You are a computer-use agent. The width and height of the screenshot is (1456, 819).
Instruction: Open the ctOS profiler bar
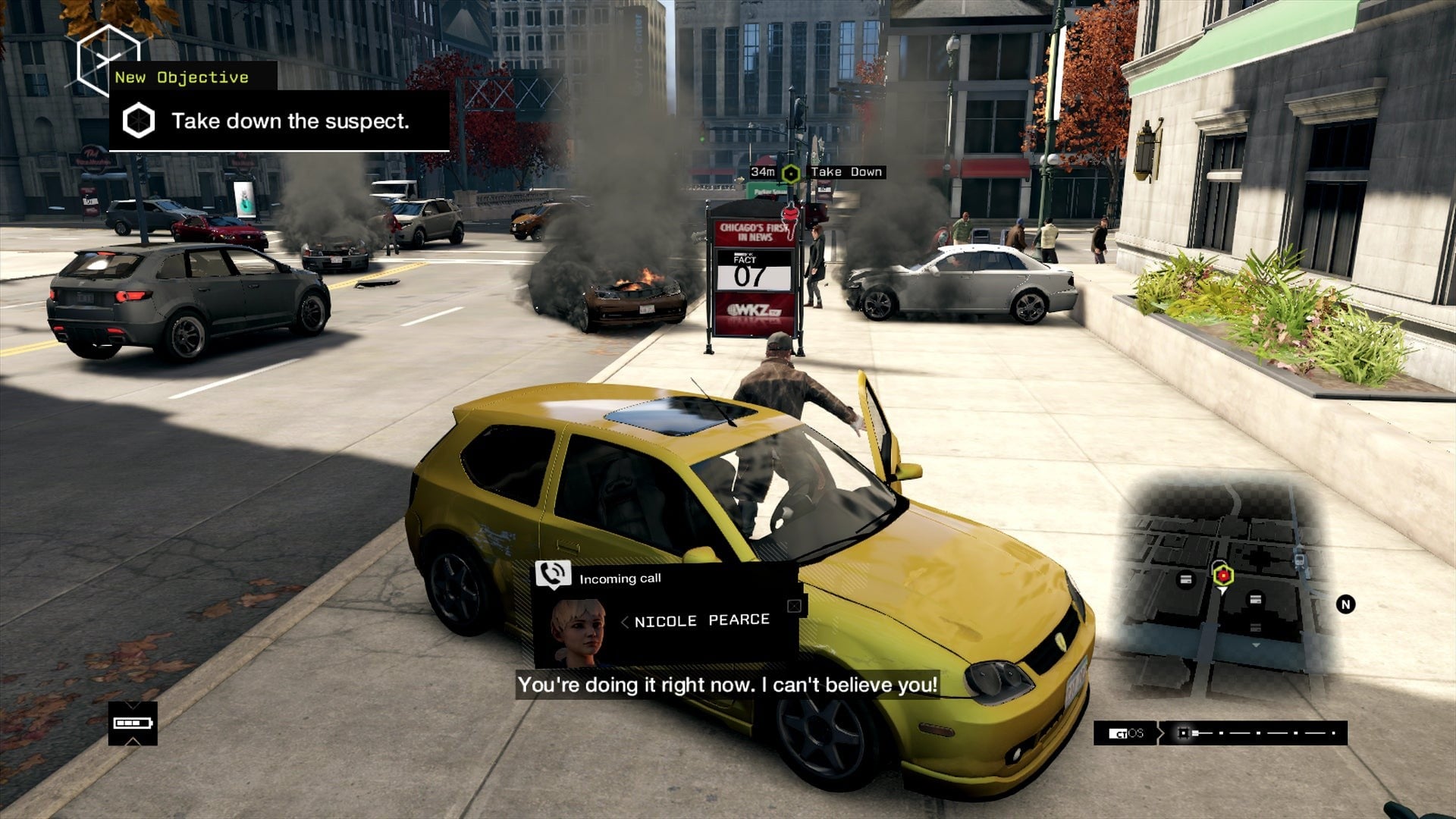coord(1220,733)
